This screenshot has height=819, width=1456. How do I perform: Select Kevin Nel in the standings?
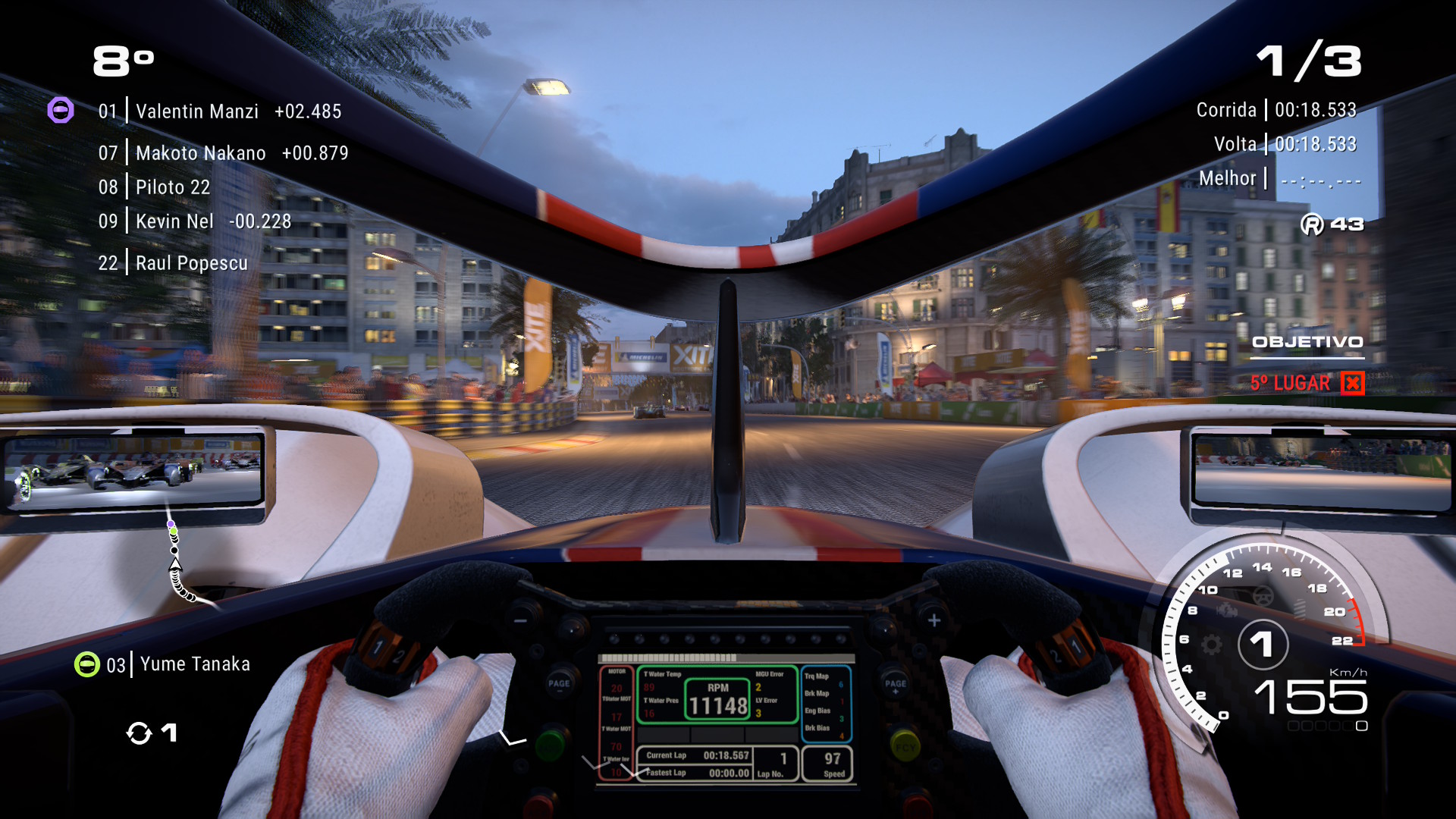tap(194, 221)
